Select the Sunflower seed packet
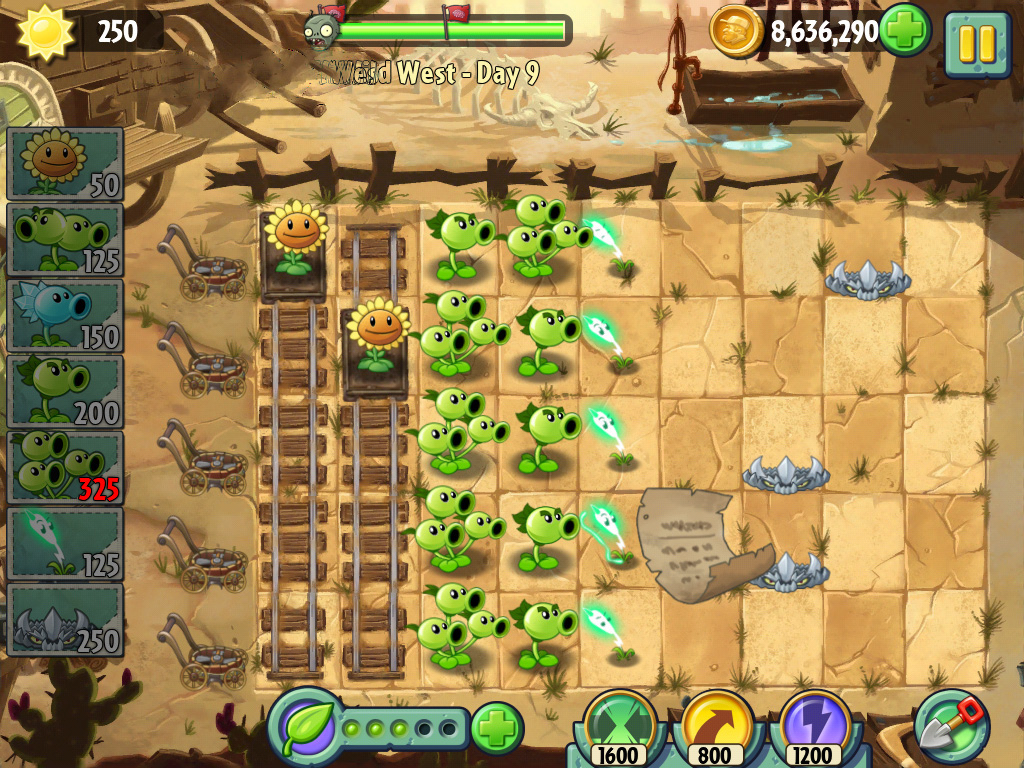The image size is (1024, 768). pyautogui.click(x=65, y=164)
